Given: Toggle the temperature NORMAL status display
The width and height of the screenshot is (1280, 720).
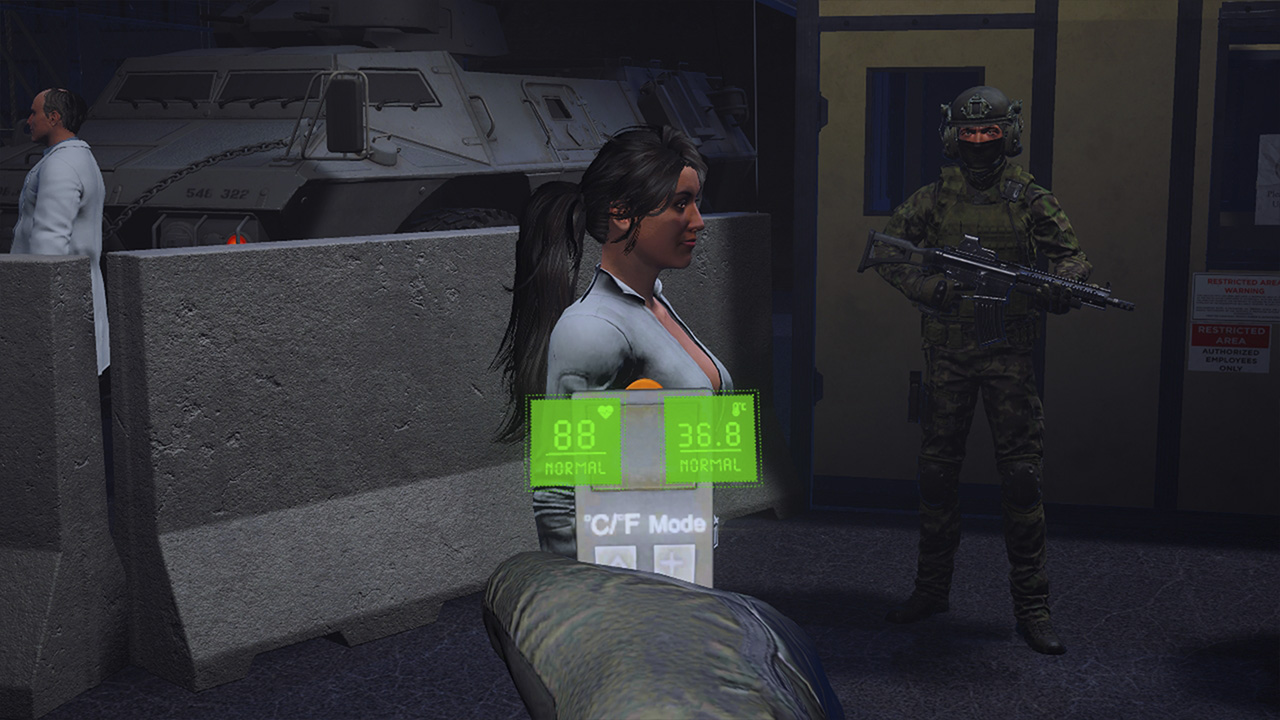Looking at the screenshot, I should (709, 465).
